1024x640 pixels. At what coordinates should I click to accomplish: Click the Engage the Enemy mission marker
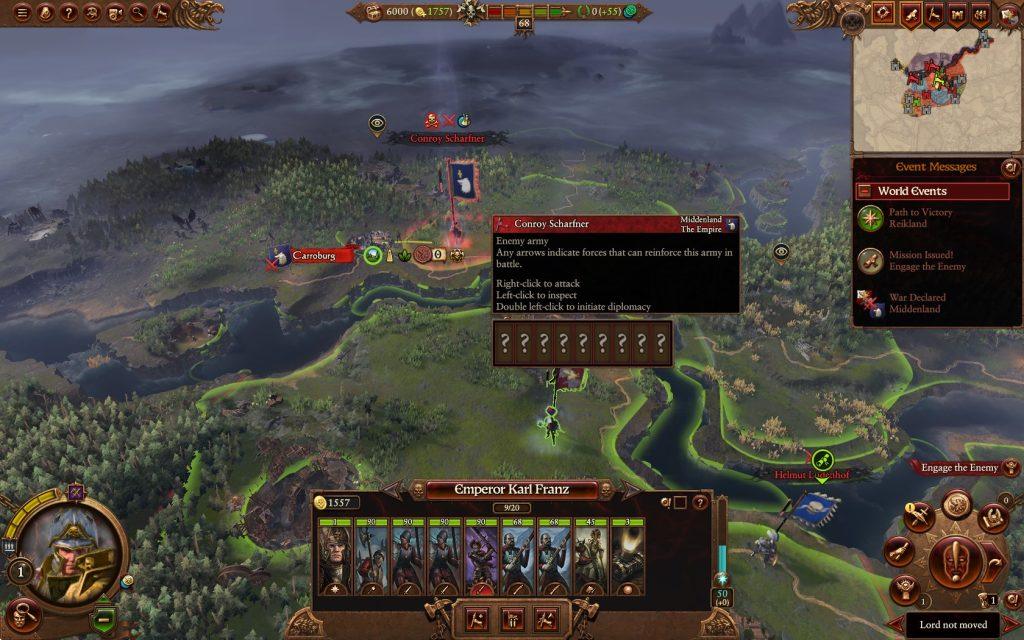click(x=956, y=467)
